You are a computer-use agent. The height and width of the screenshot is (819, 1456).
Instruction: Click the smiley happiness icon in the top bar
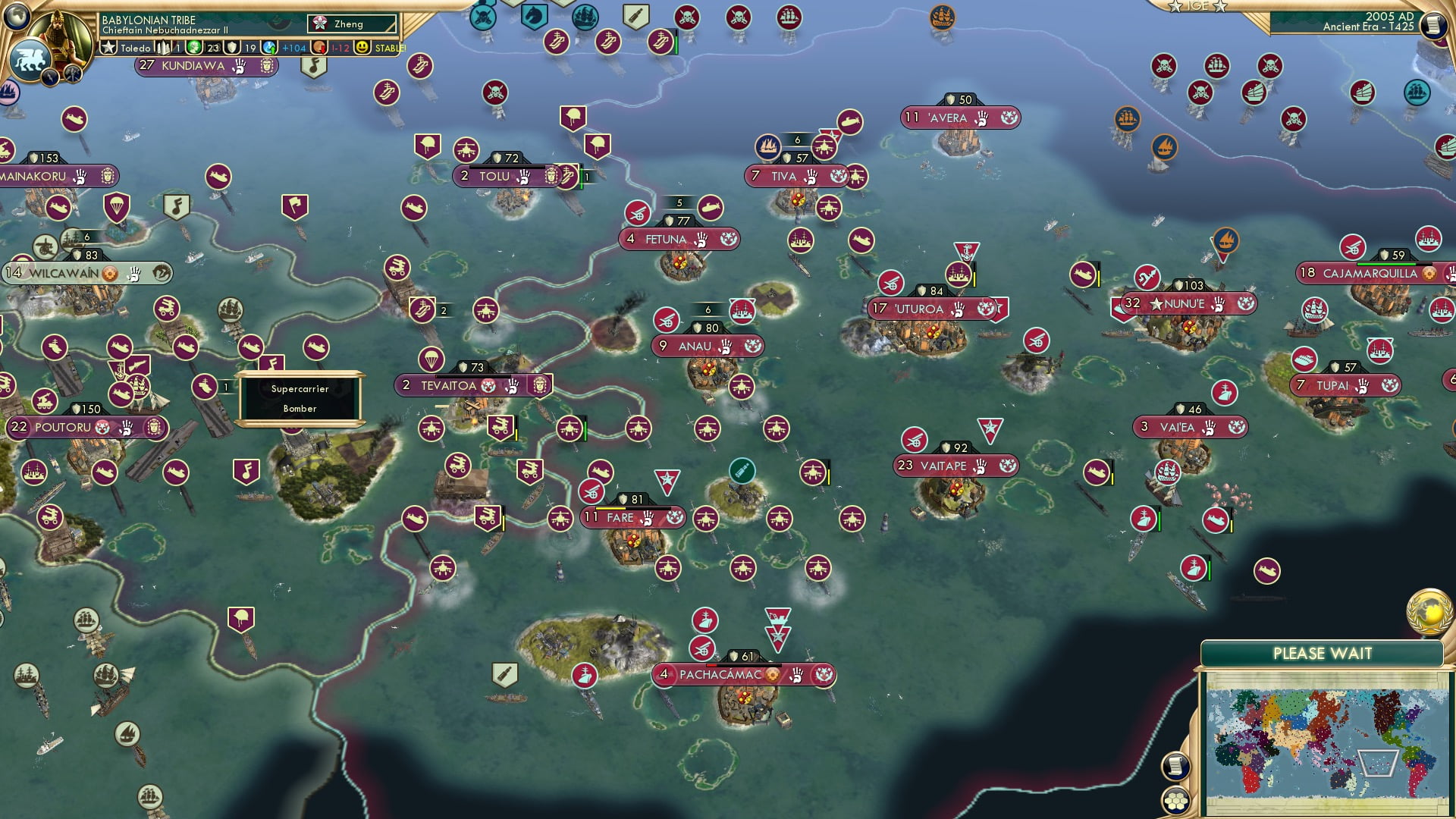(x=363, y=46)
